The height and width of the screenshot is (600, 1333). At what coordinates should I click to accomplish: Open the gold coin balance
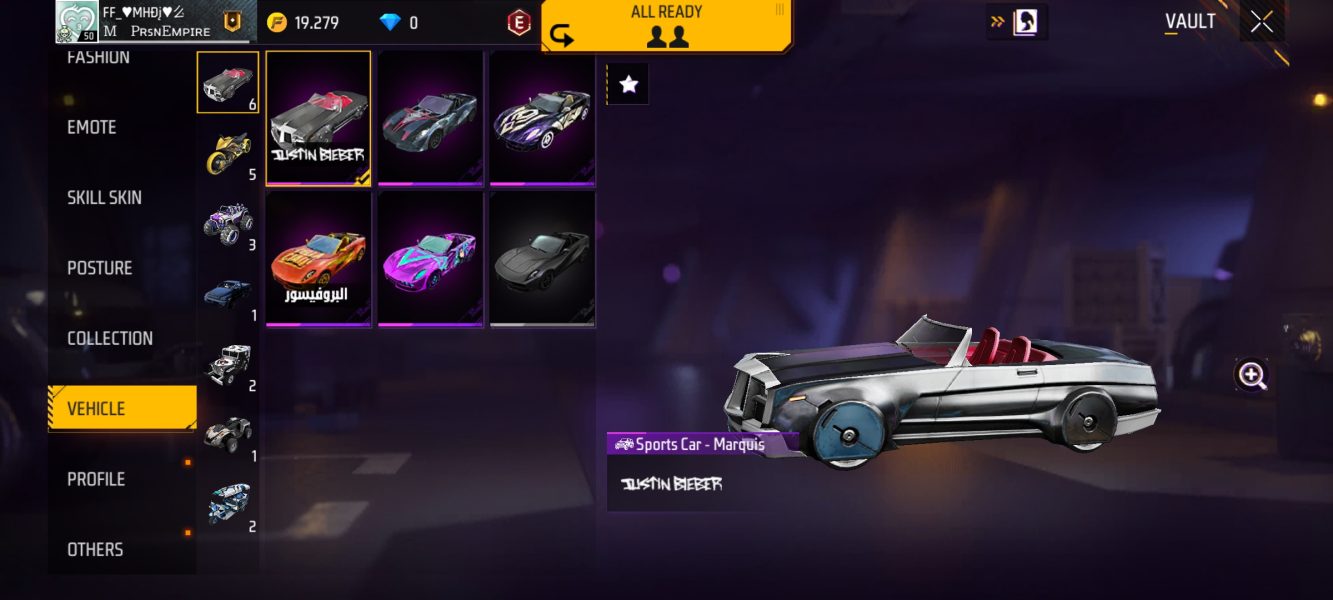tap(303, 22)
